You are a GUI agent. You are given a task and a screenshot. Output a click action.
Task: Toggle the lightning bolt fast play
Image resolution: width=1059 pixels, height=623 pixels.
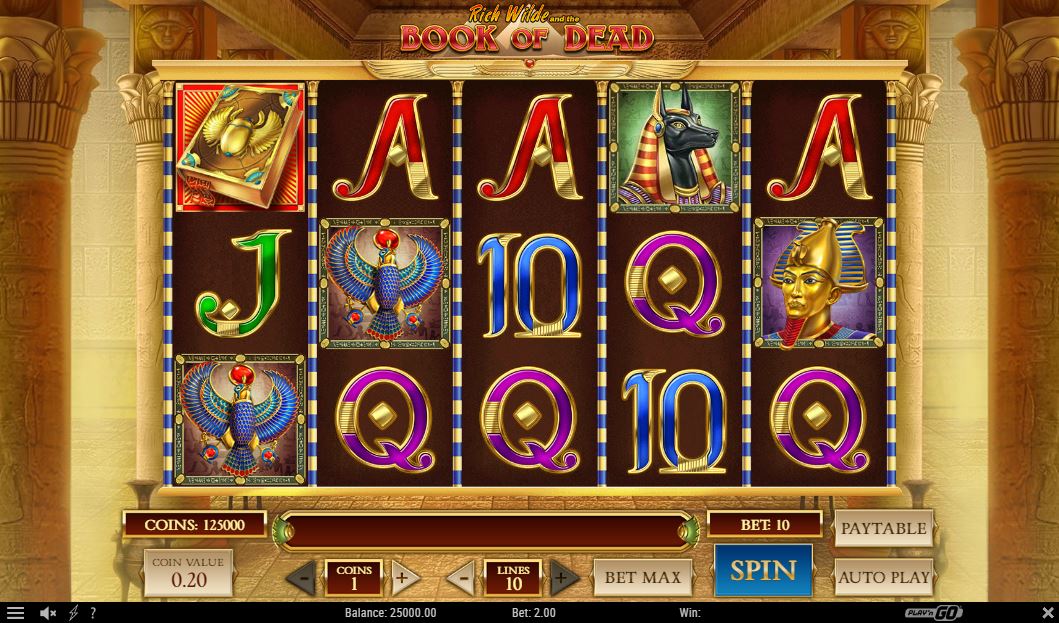click(x=73, y=613)
